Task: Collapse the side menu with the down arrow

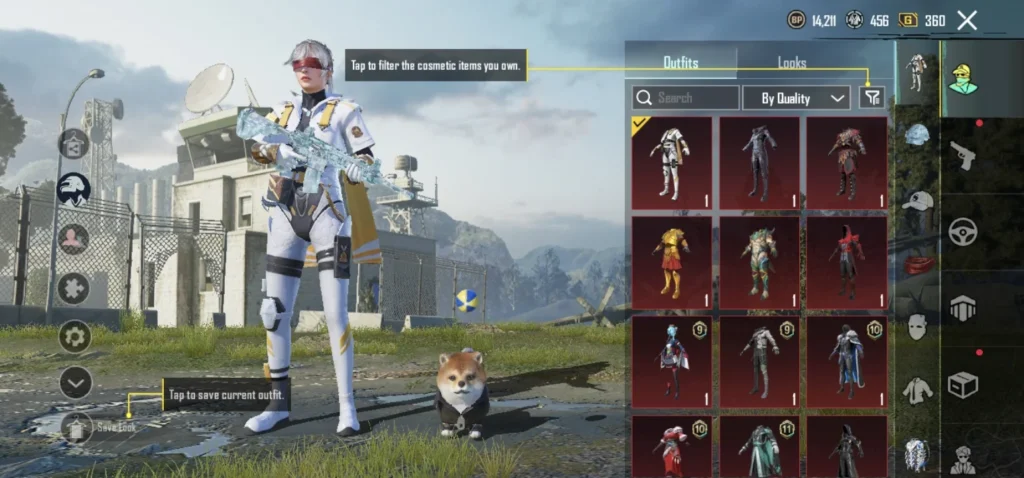Action: pyautogui.click(x=75, y=382)
